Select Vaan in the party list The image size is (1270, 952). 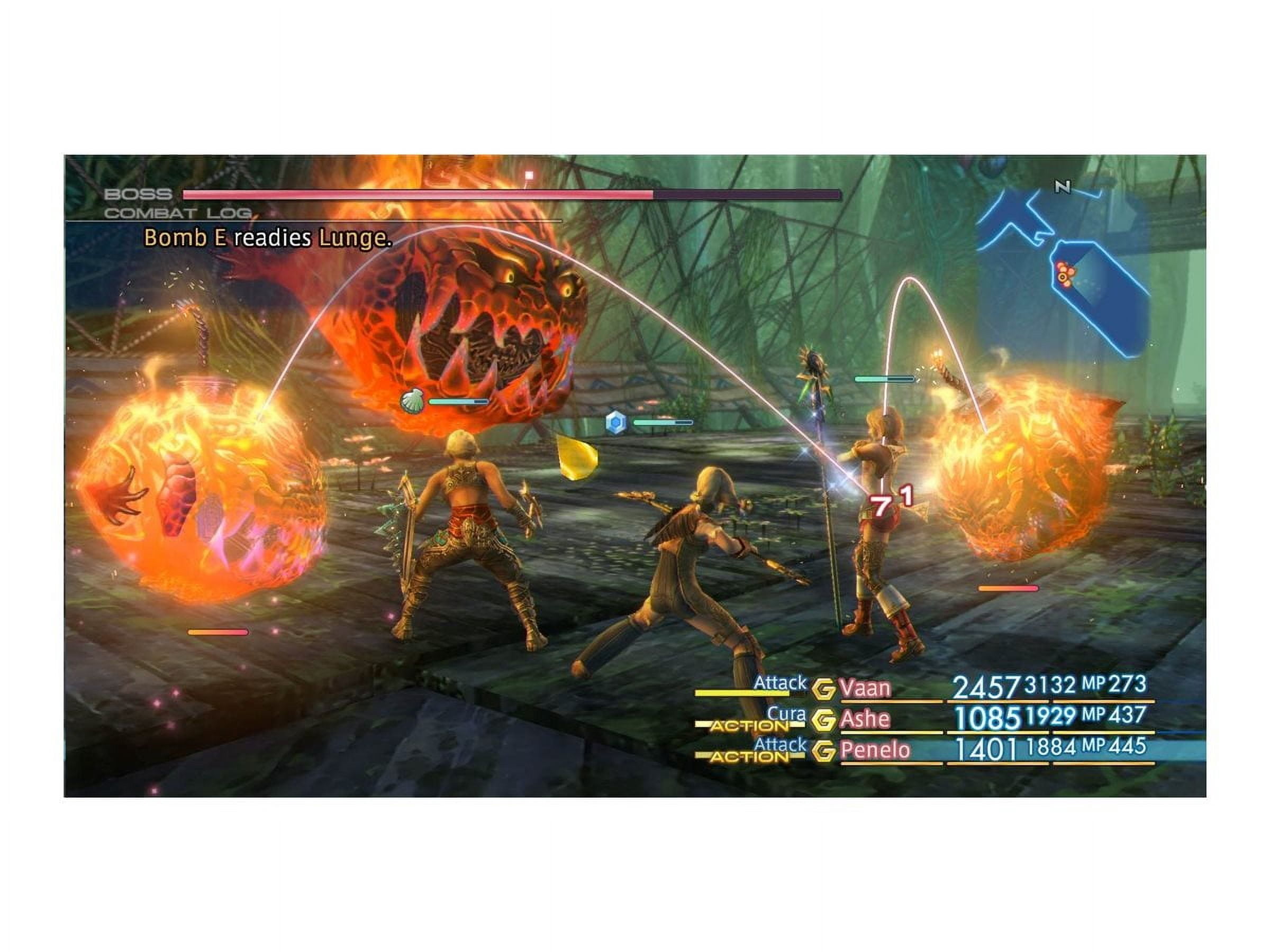(865, 688)
